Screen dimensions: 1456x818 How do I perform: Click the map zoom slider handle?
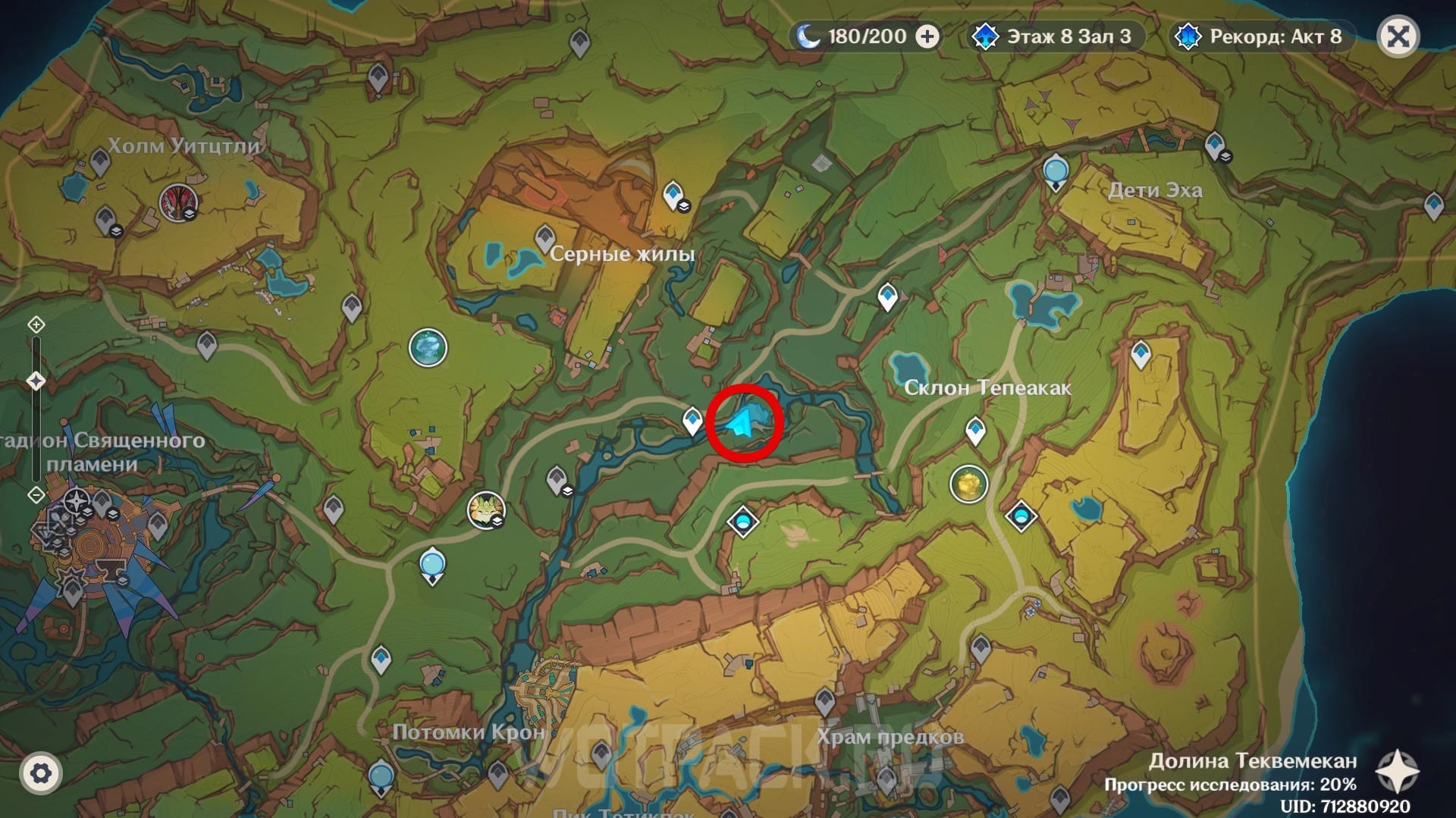click(36, 380)
